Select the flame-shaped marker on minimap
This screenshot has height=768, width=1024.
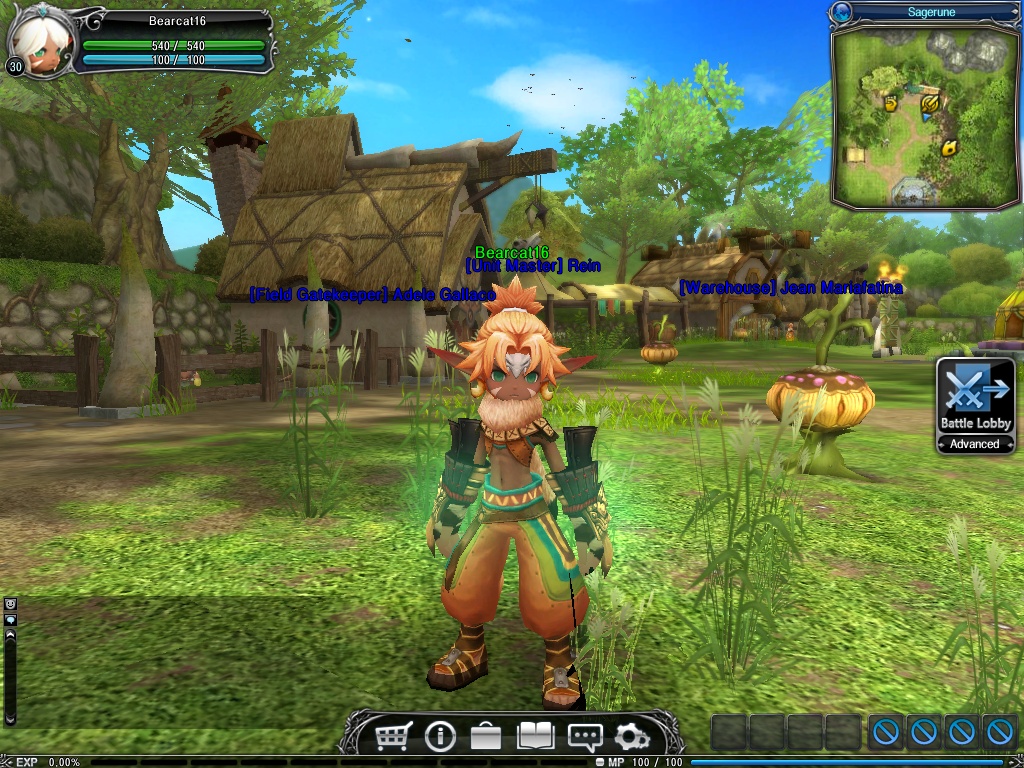[x=948, y=148]
